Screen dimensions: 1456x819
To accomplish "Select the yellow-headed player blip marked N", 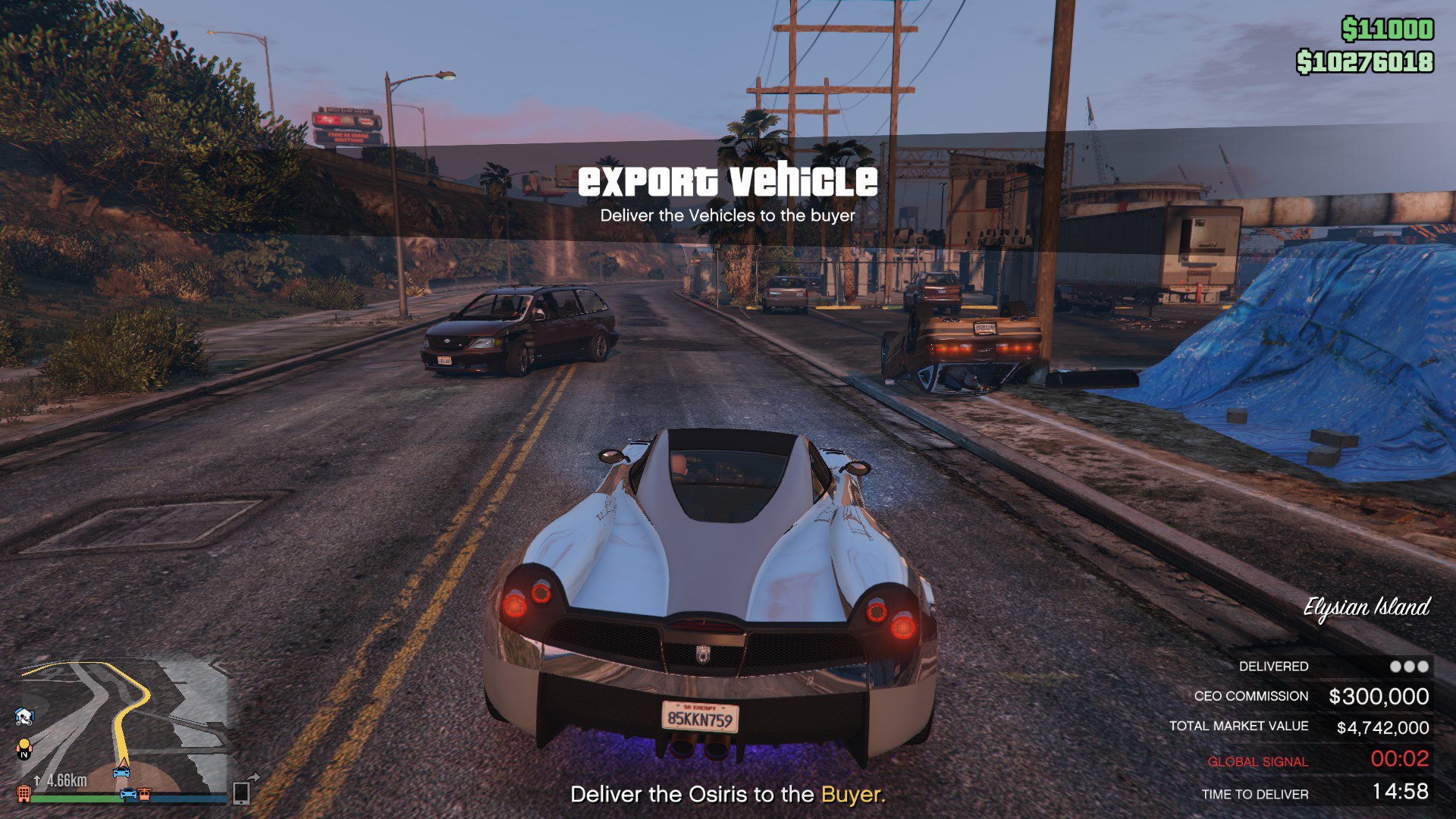I will (24, 748).
